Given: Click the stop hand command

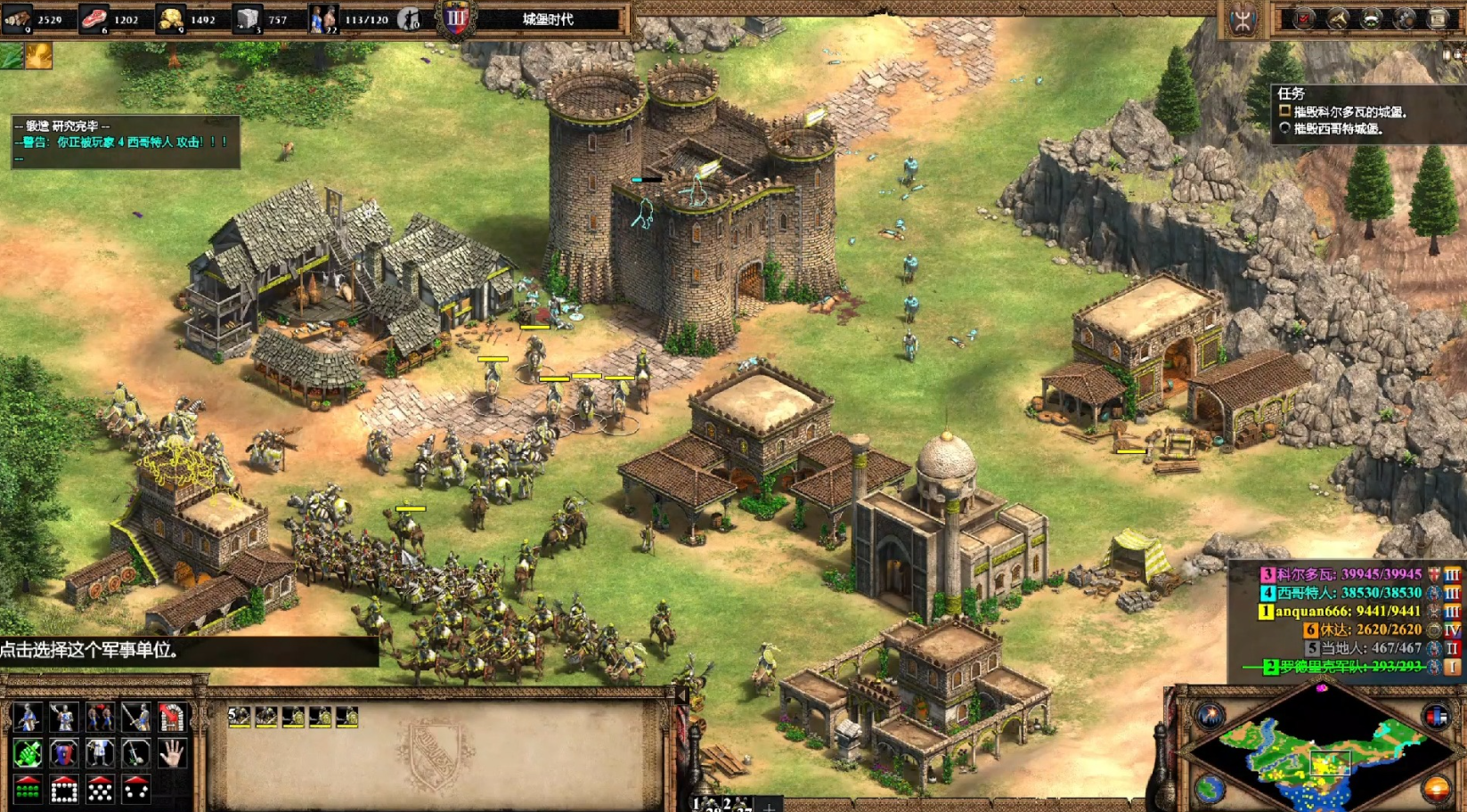Looking at the screenshot, I should pyautogui.click(x=172, y=753).
